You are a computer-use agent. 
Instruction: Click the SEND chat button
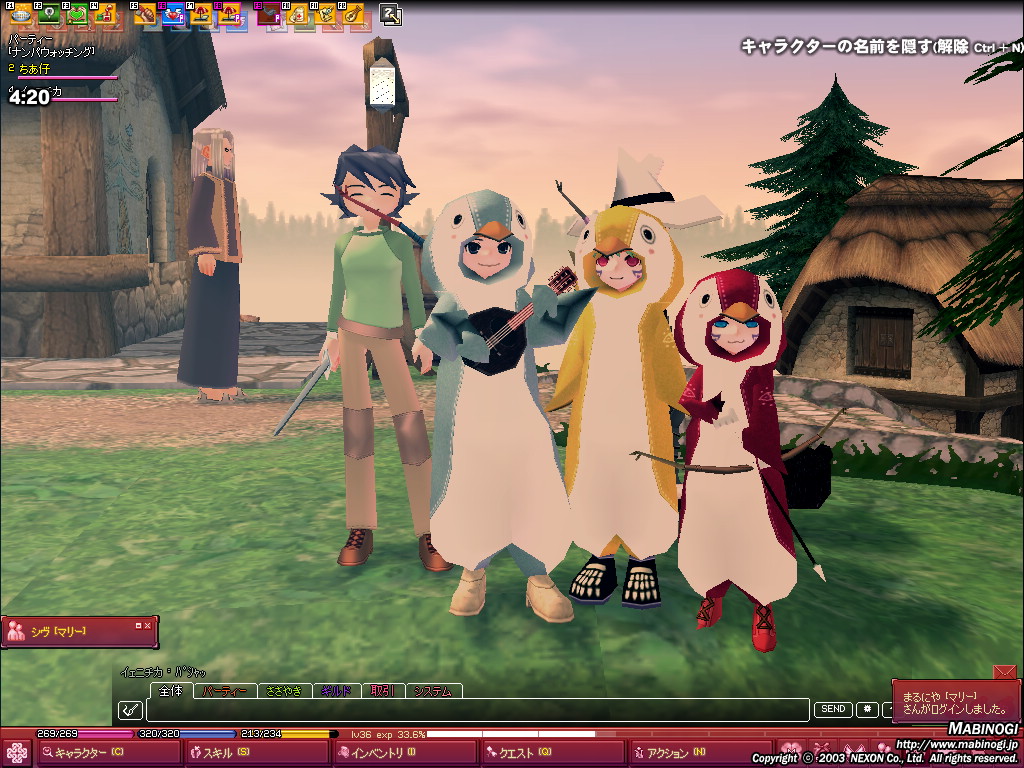833,709
